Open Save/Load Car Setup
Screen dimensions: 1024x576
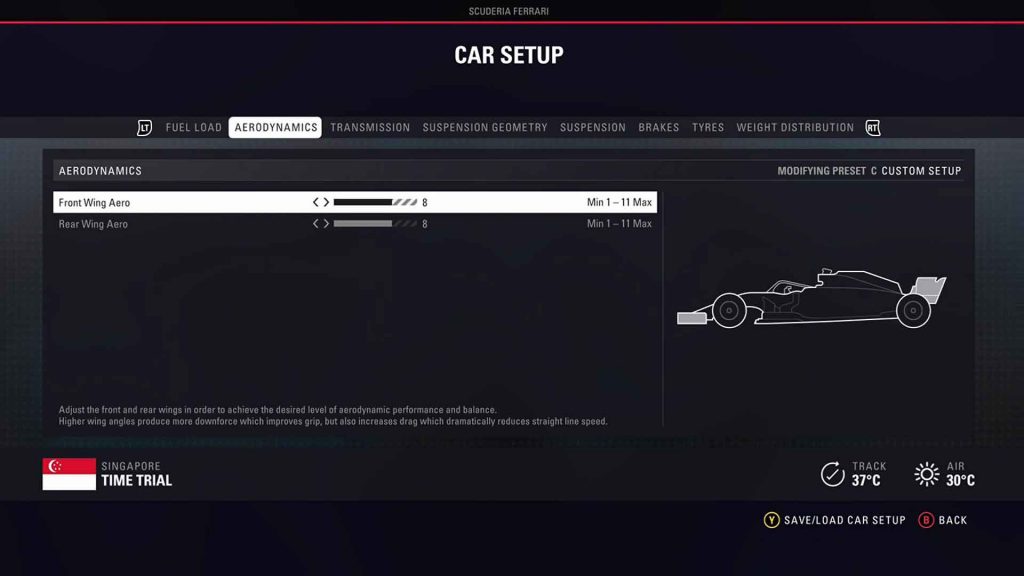tap(835, 520)
